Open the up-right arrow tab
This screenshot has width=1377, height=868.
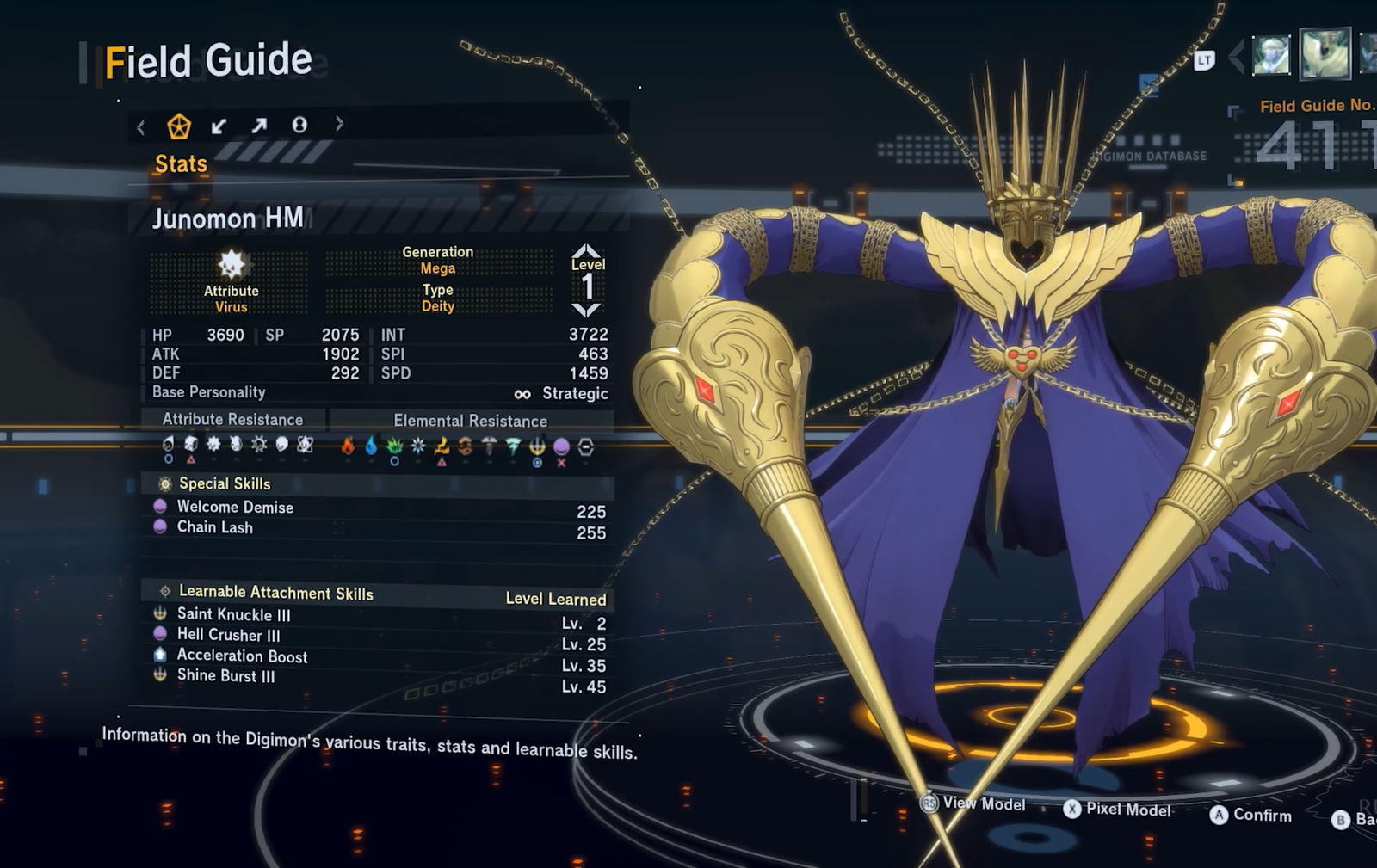pyautogui.click(x=259, y=126)
